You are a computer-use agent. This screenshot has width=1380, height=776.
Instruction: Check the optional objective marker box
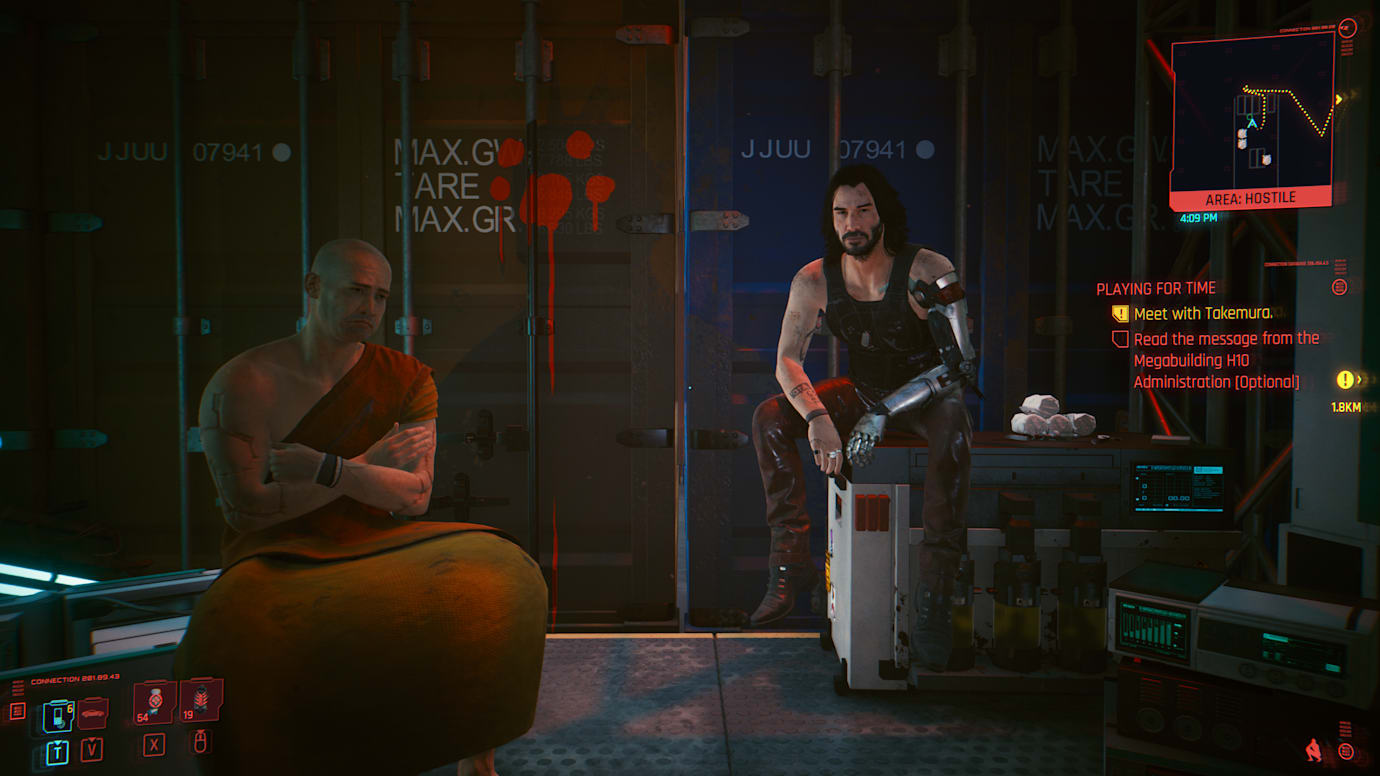(1122, 339)
